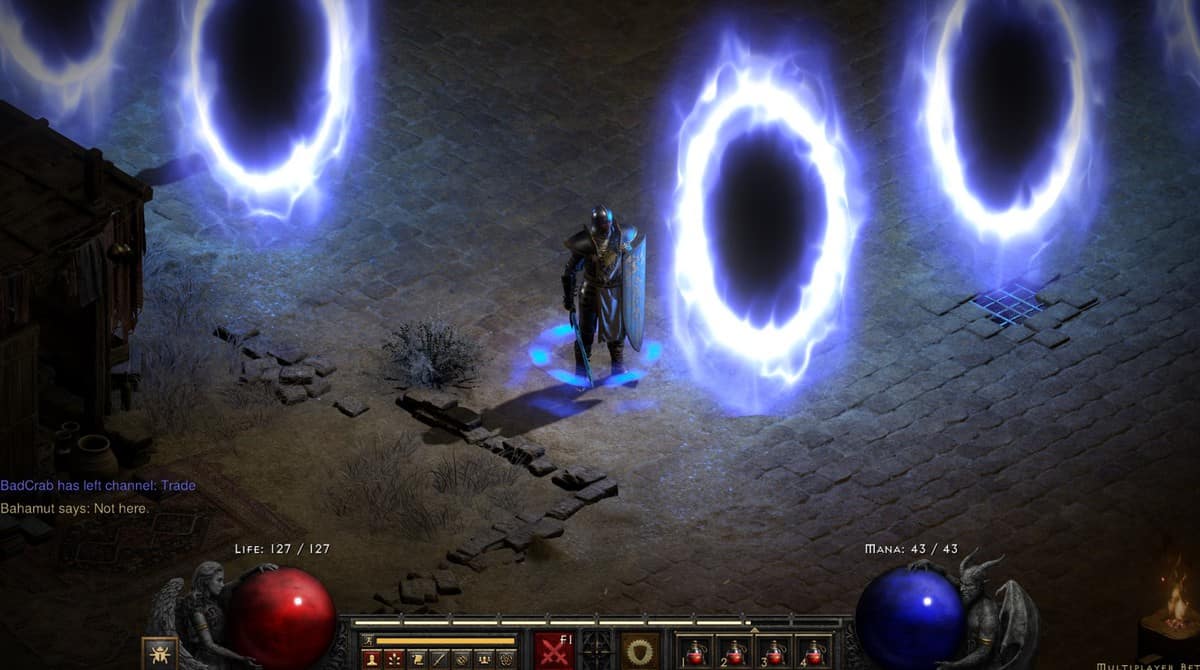Expand the potion belt with the small arrow

(x=755, y=630)
